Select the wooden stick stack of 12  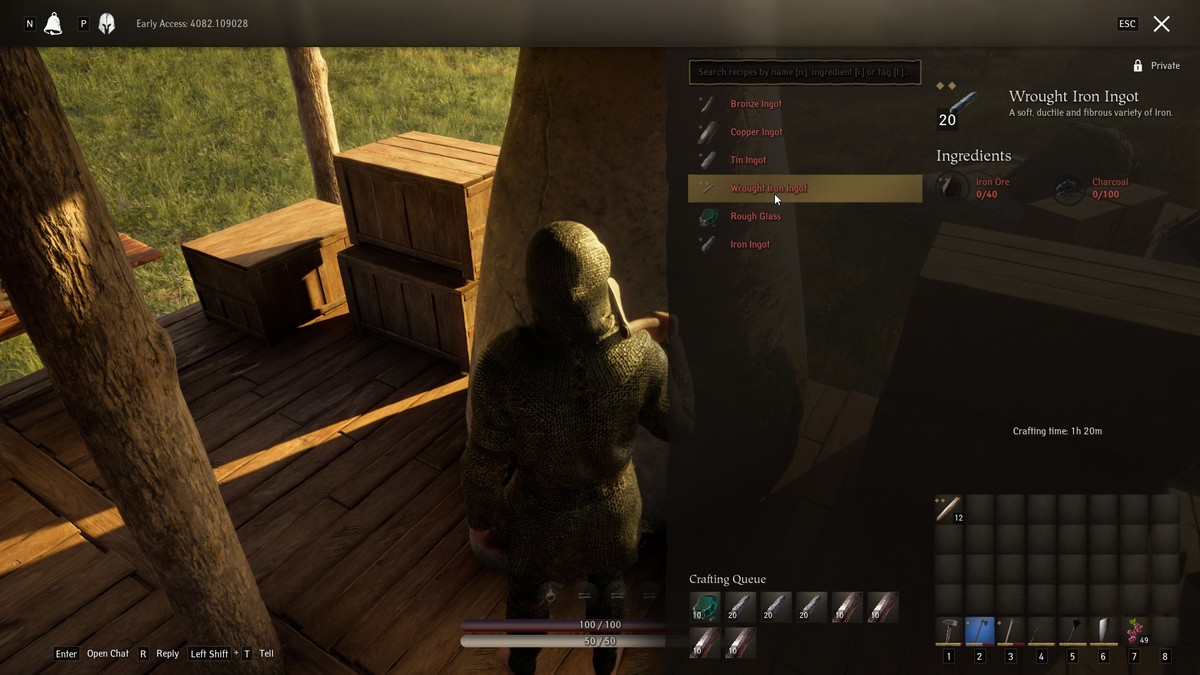(x=948, y=509)
